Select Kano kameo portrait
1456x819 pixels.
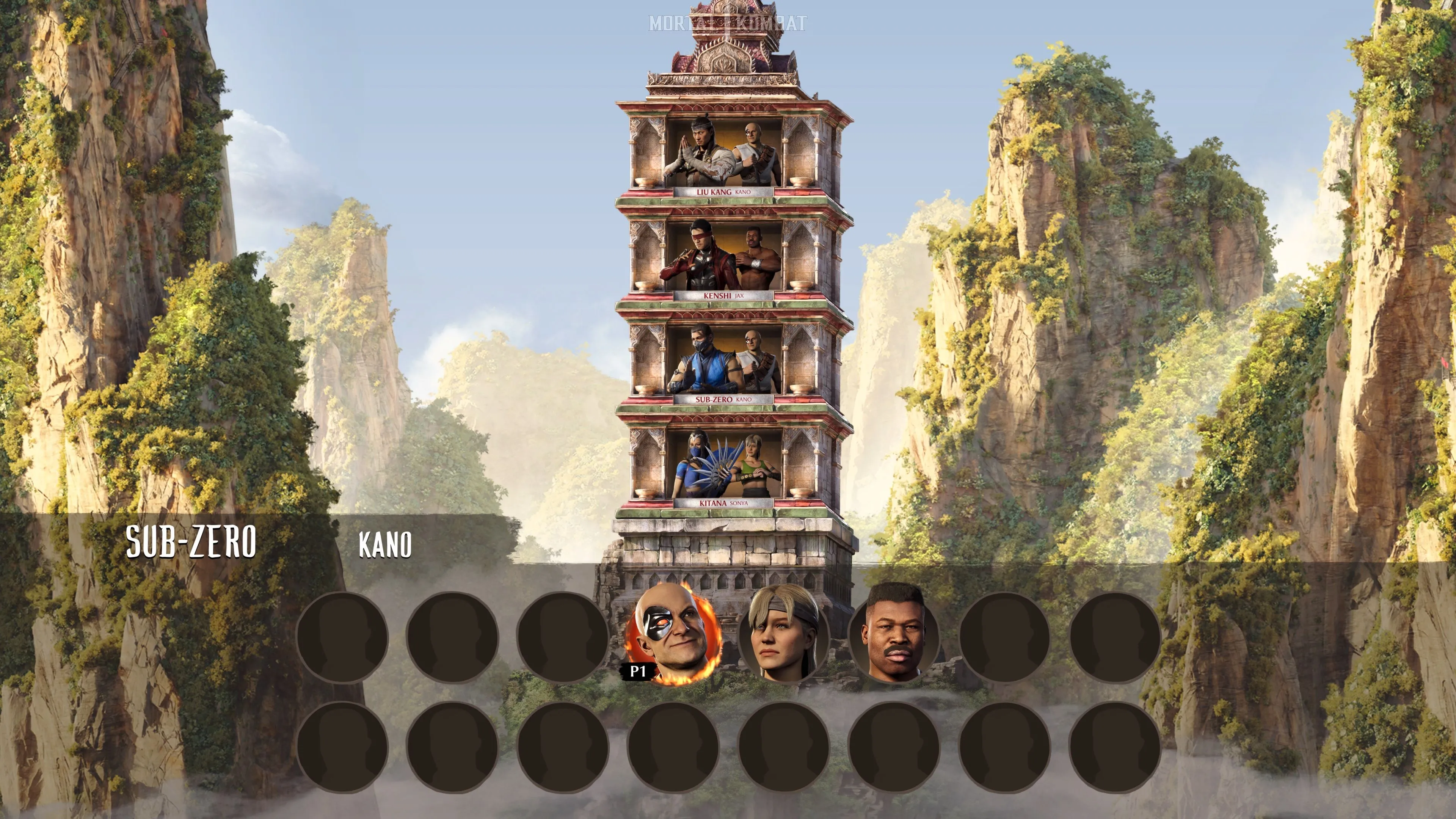tap(673, 636)
